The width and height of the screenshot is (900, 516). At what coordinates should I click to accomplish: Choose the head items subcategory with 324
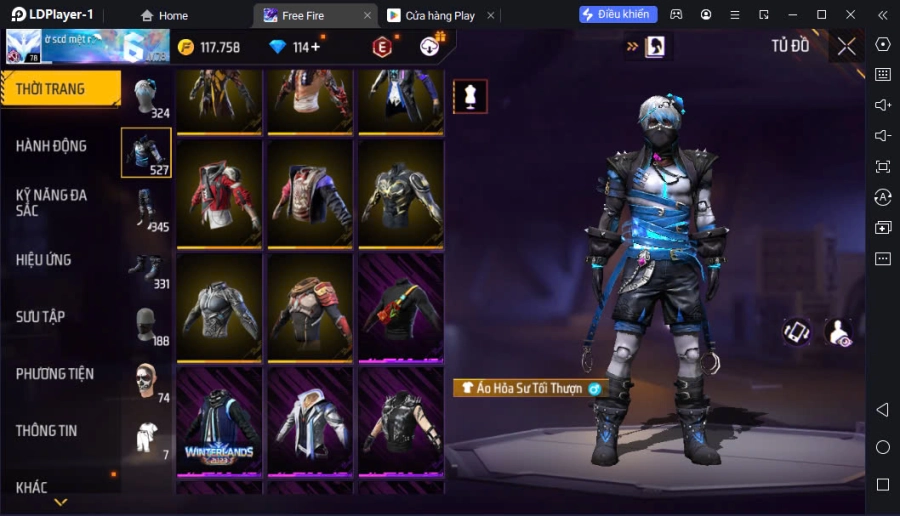coord(146,96)
